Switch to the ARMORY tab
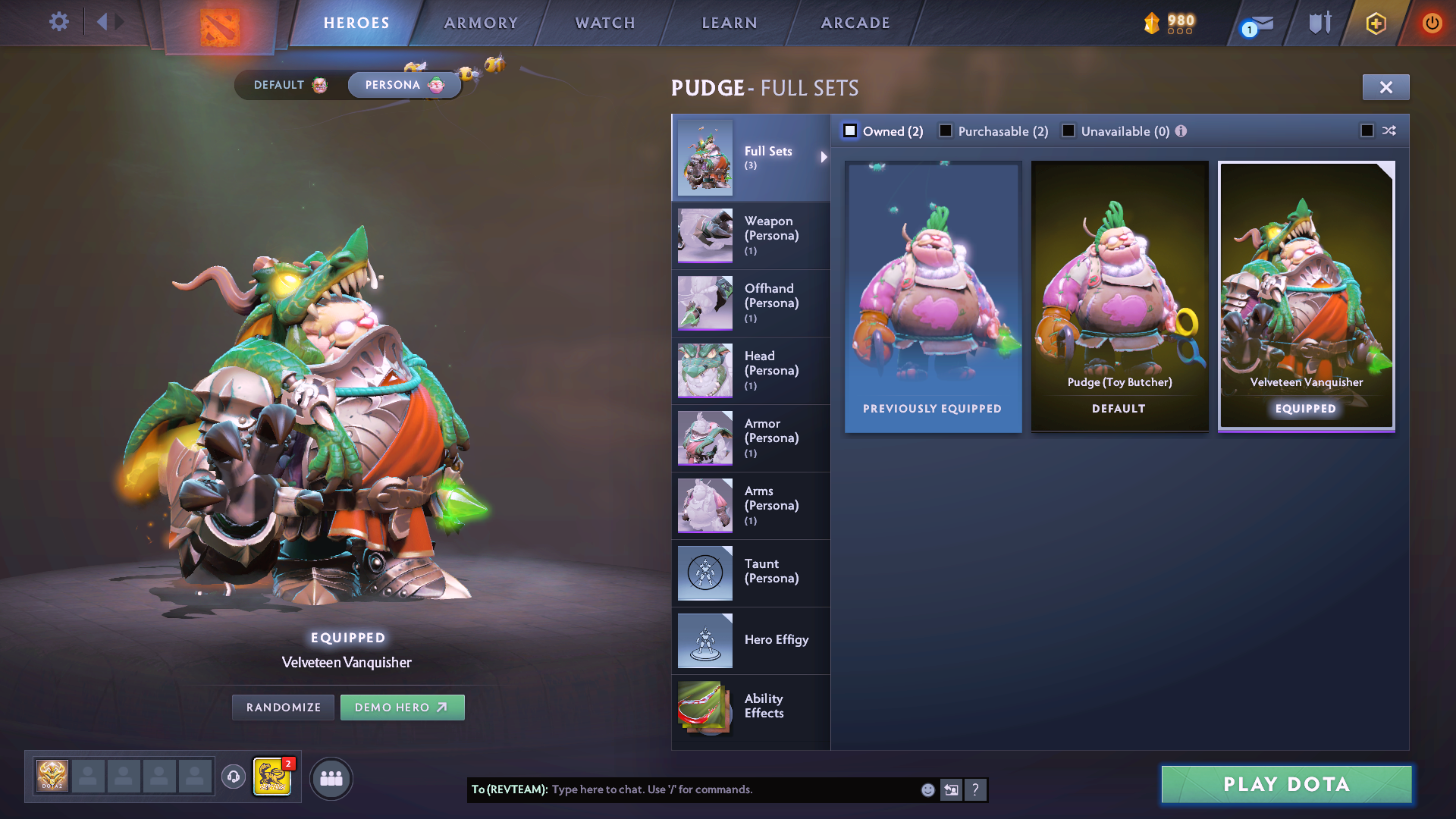Image resolution: width=1456 pixels, height=819 pixels. point(481,23)
